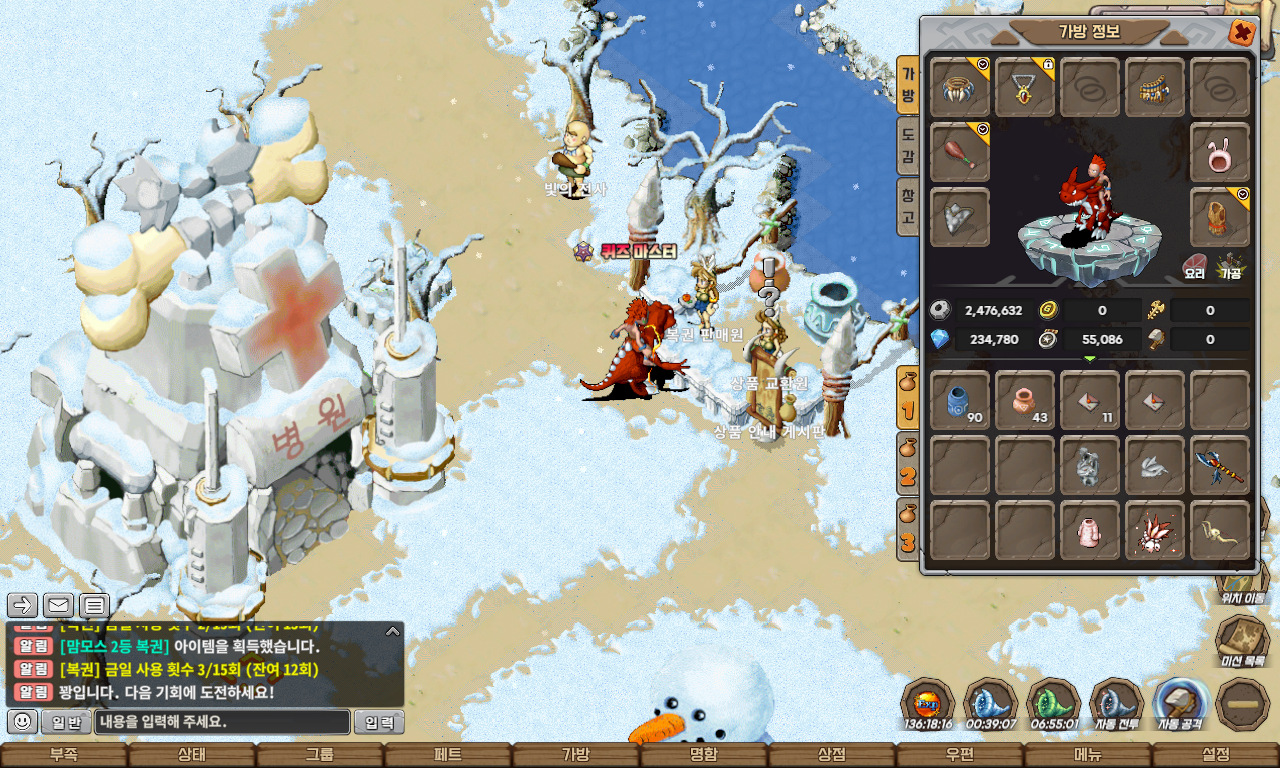Click the chat message input field
Viewport: 1280px width, 768px height.
point(223,722)
